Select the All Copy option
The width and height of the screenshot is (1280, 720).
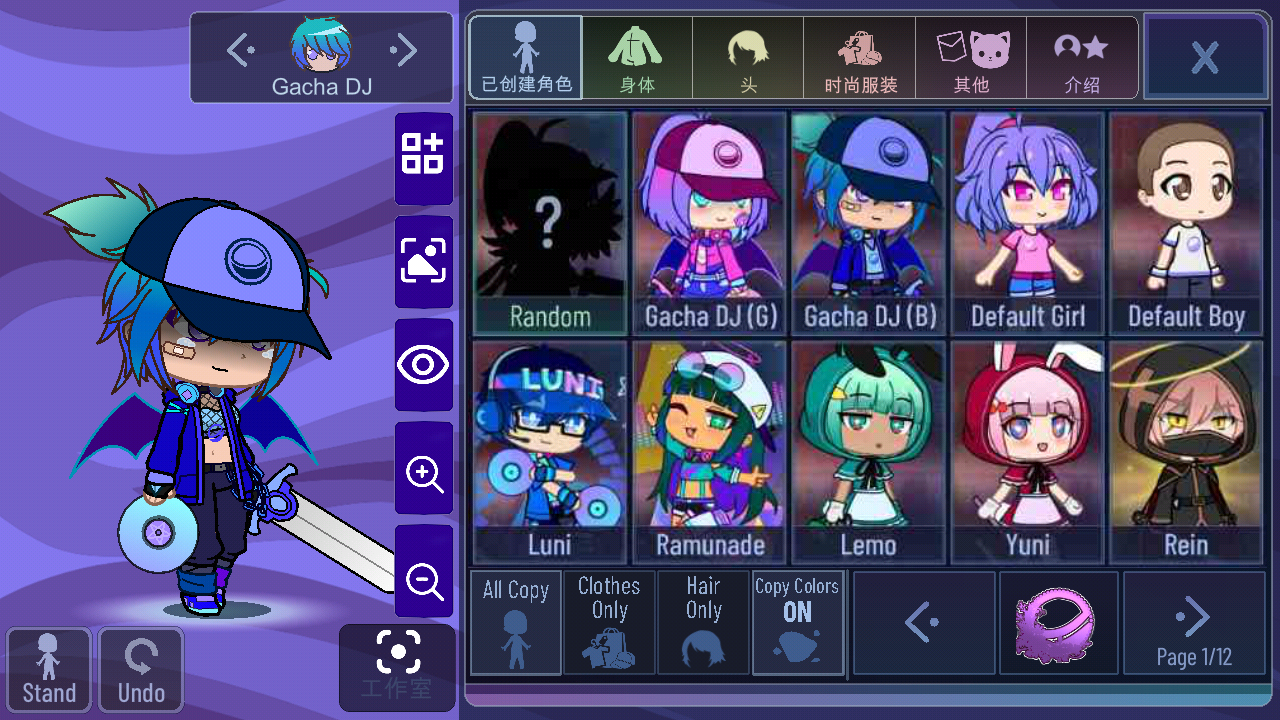click(516, 622)
